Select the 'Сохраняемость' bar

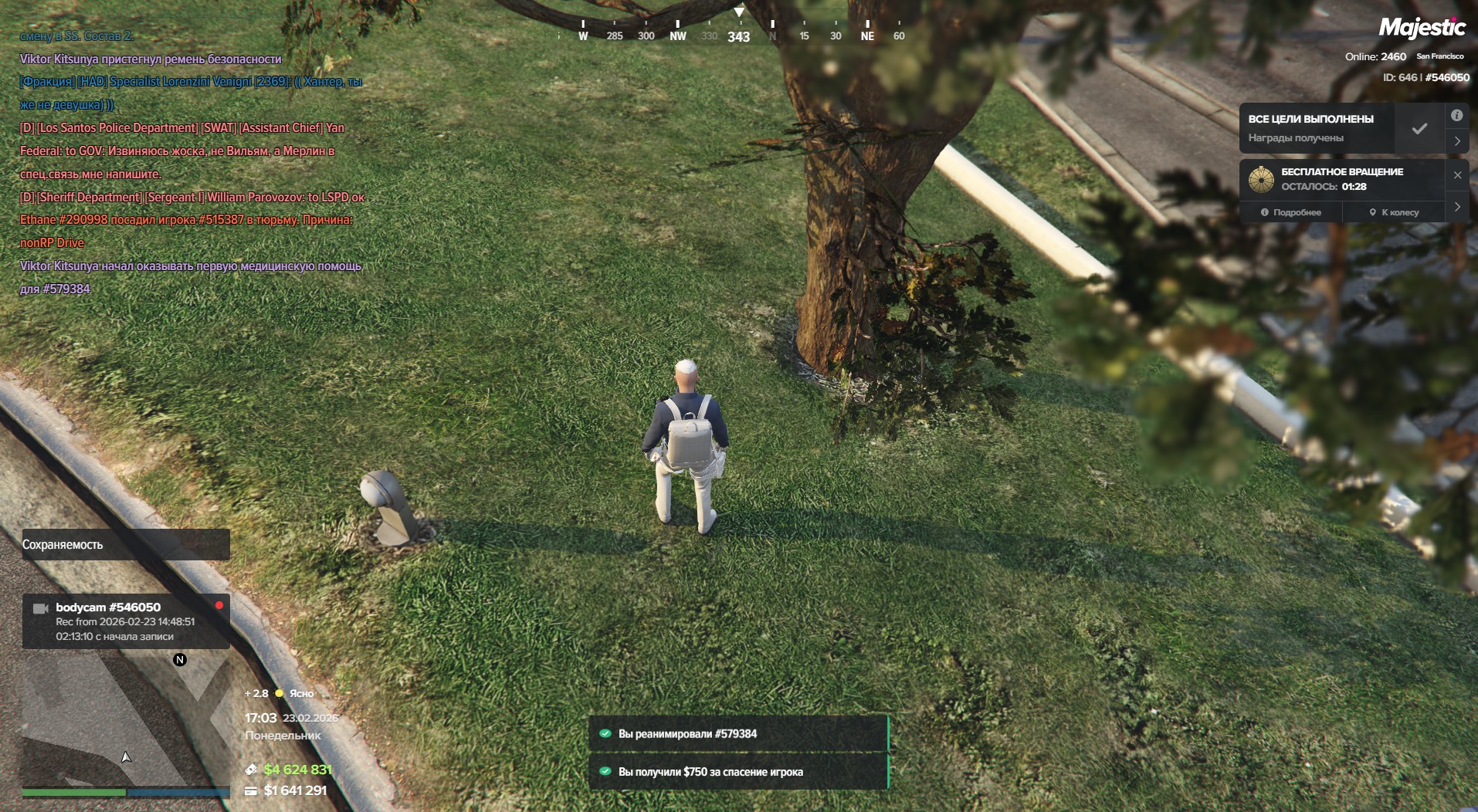pos(125,544)
